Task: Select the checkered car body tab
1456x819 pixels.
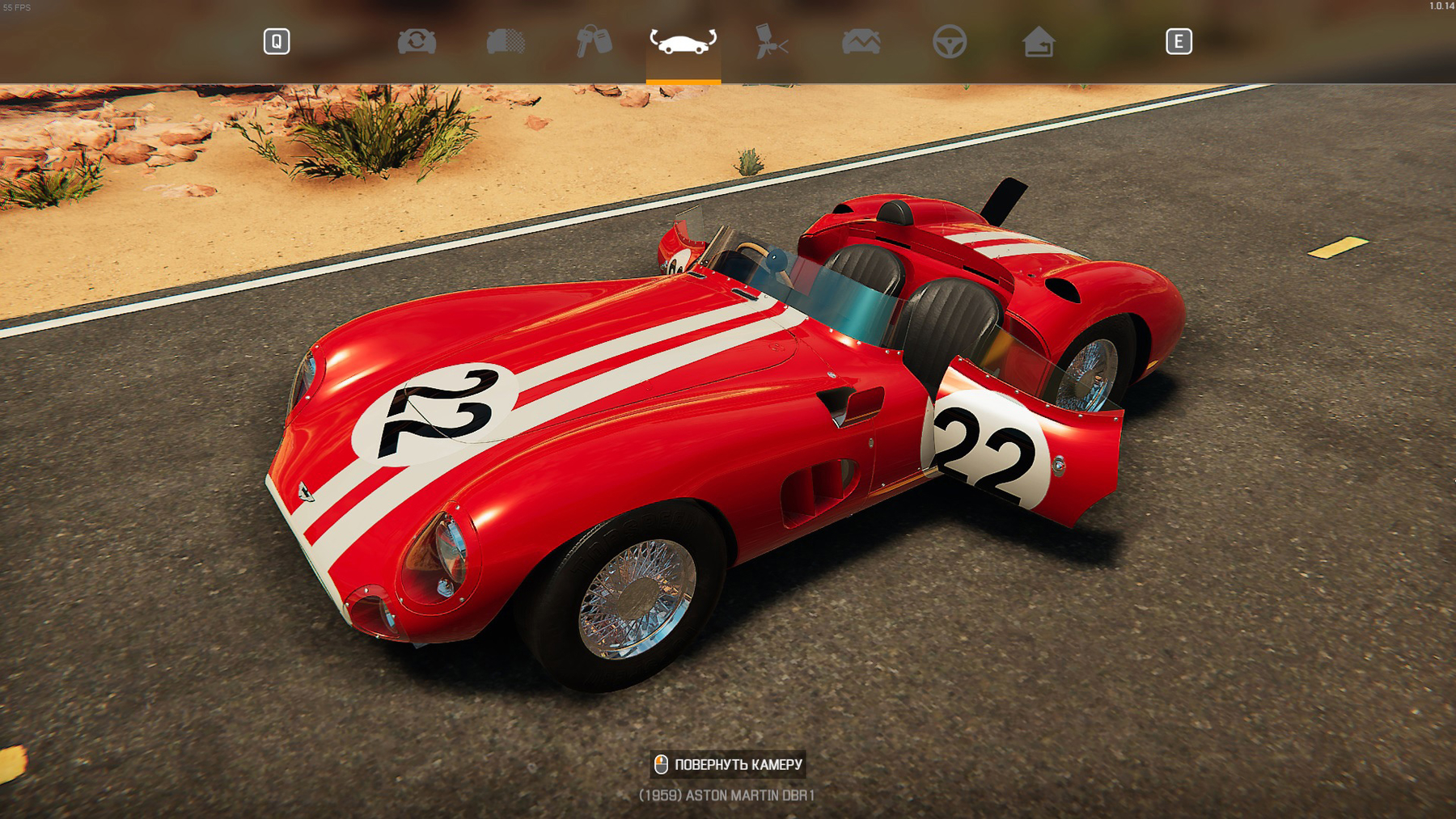Action: pos(506,41)
